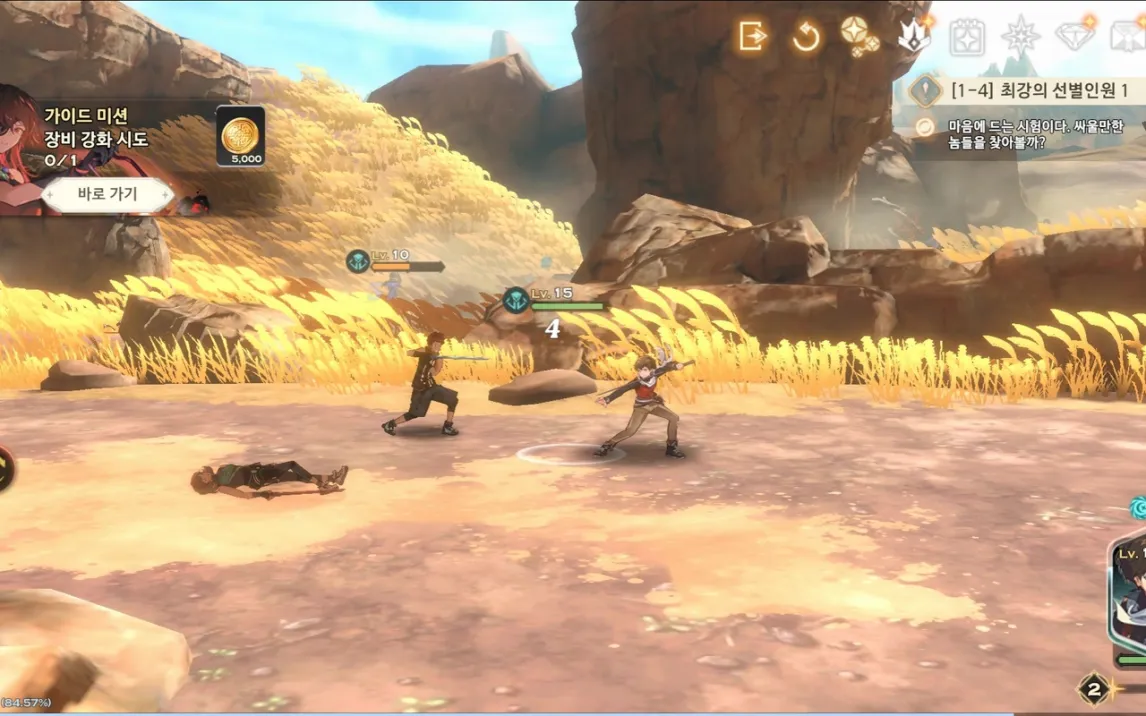Click the 바로 가기 shortcut button

[108, 195]
